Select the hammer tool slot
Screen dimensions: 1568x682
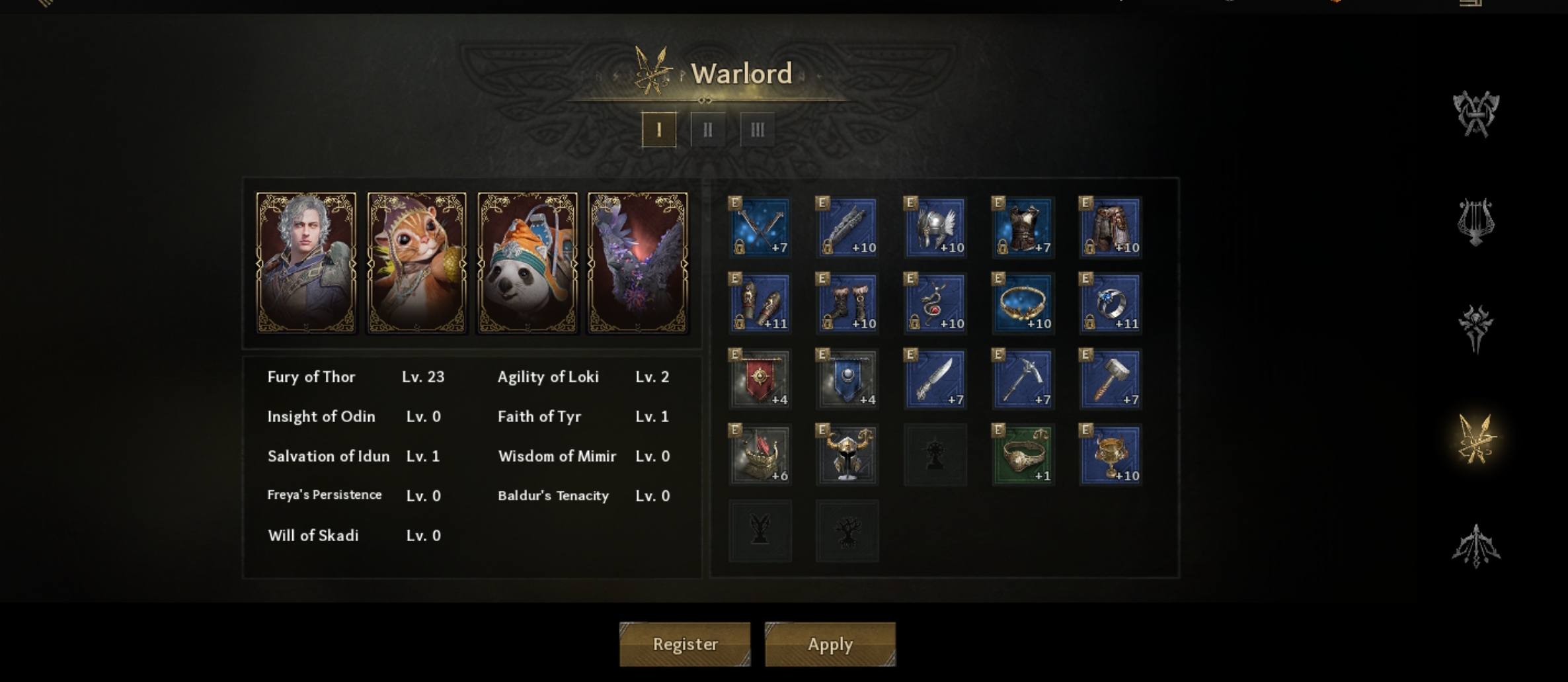coord(1111,379)
